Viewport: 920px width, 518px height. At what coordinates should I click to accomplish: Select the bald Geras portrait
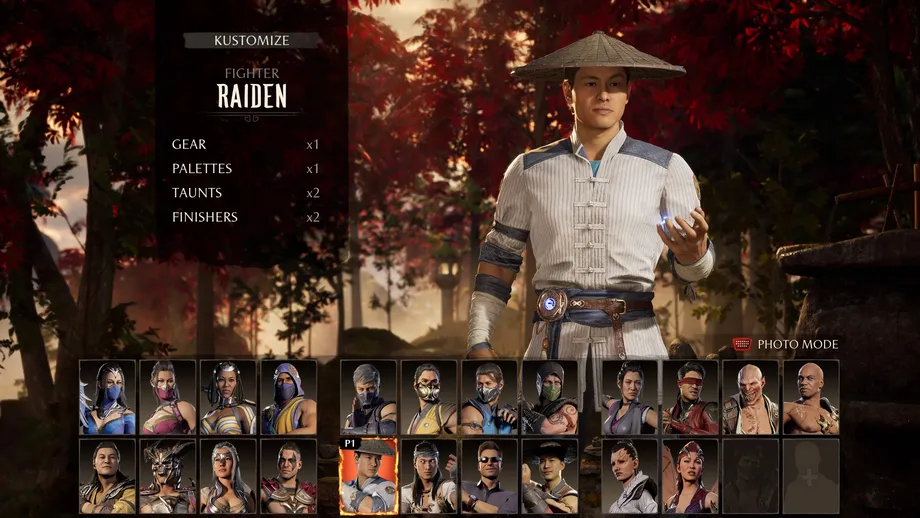coord(811,397)
